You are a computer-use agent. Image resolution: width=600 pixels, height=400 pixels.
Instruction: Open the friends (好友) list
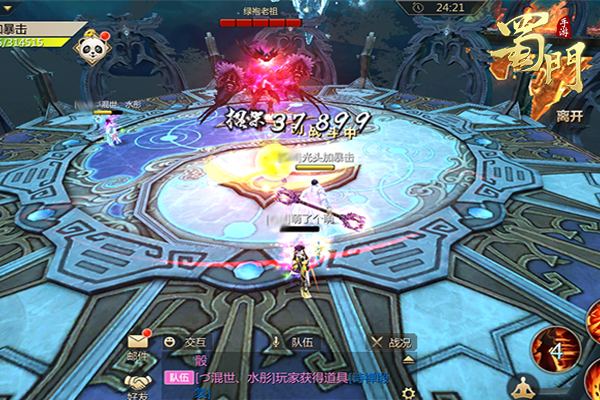tap(138, 381)
